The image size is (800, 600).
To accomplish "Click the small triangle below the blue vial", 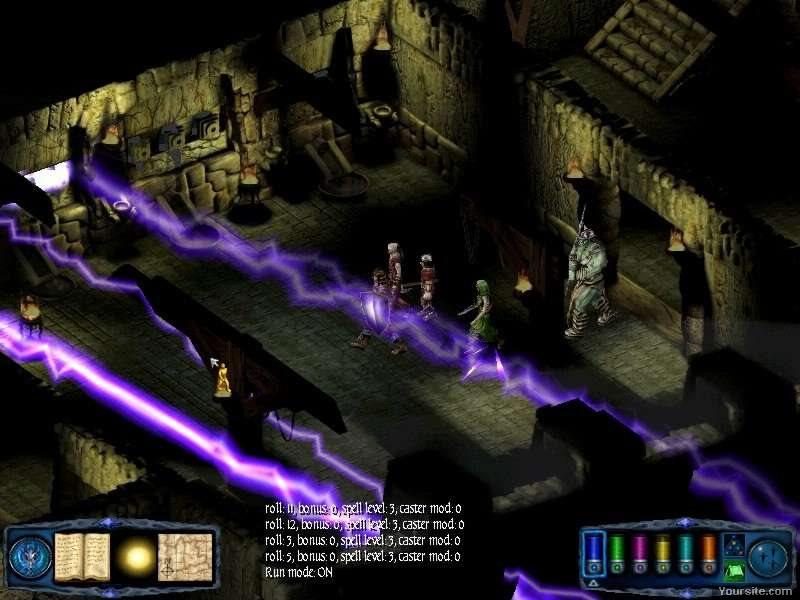I will click(x=593, y=581).
